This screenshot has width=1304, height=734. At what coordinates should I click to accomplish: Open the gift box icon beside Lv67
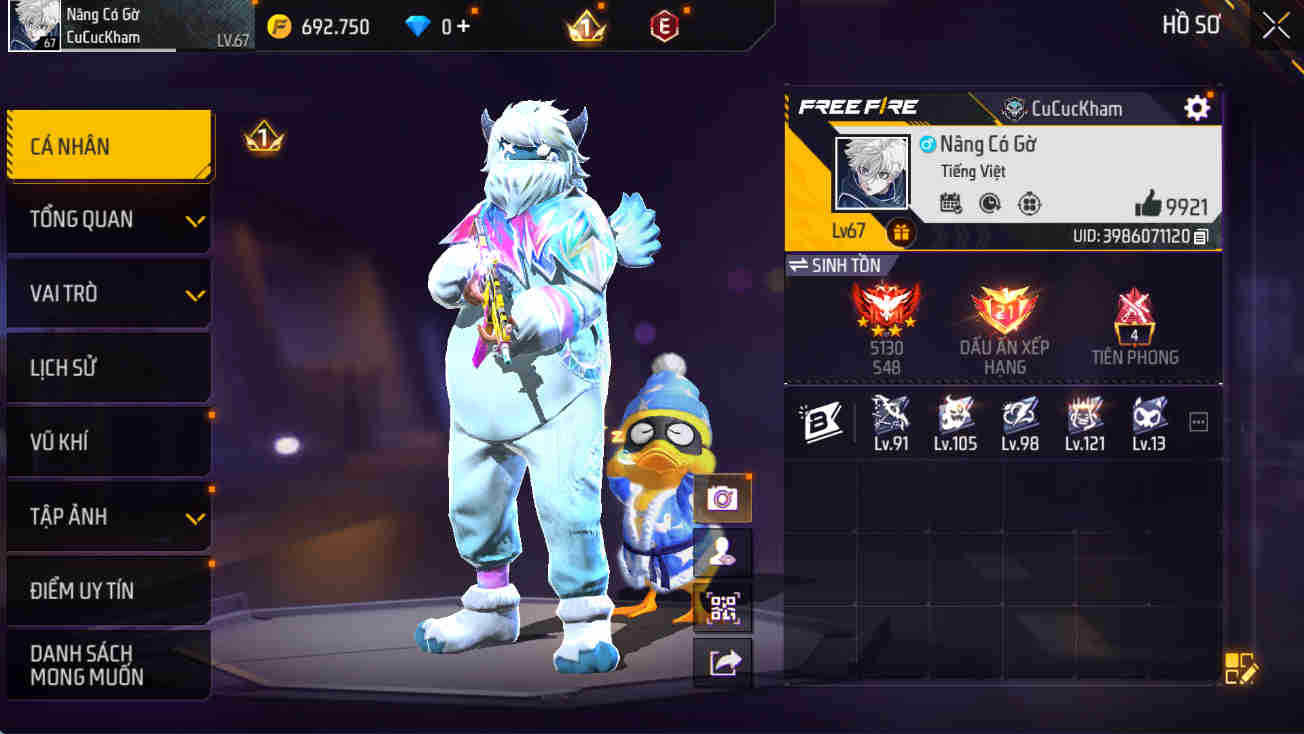click(901, 232)
